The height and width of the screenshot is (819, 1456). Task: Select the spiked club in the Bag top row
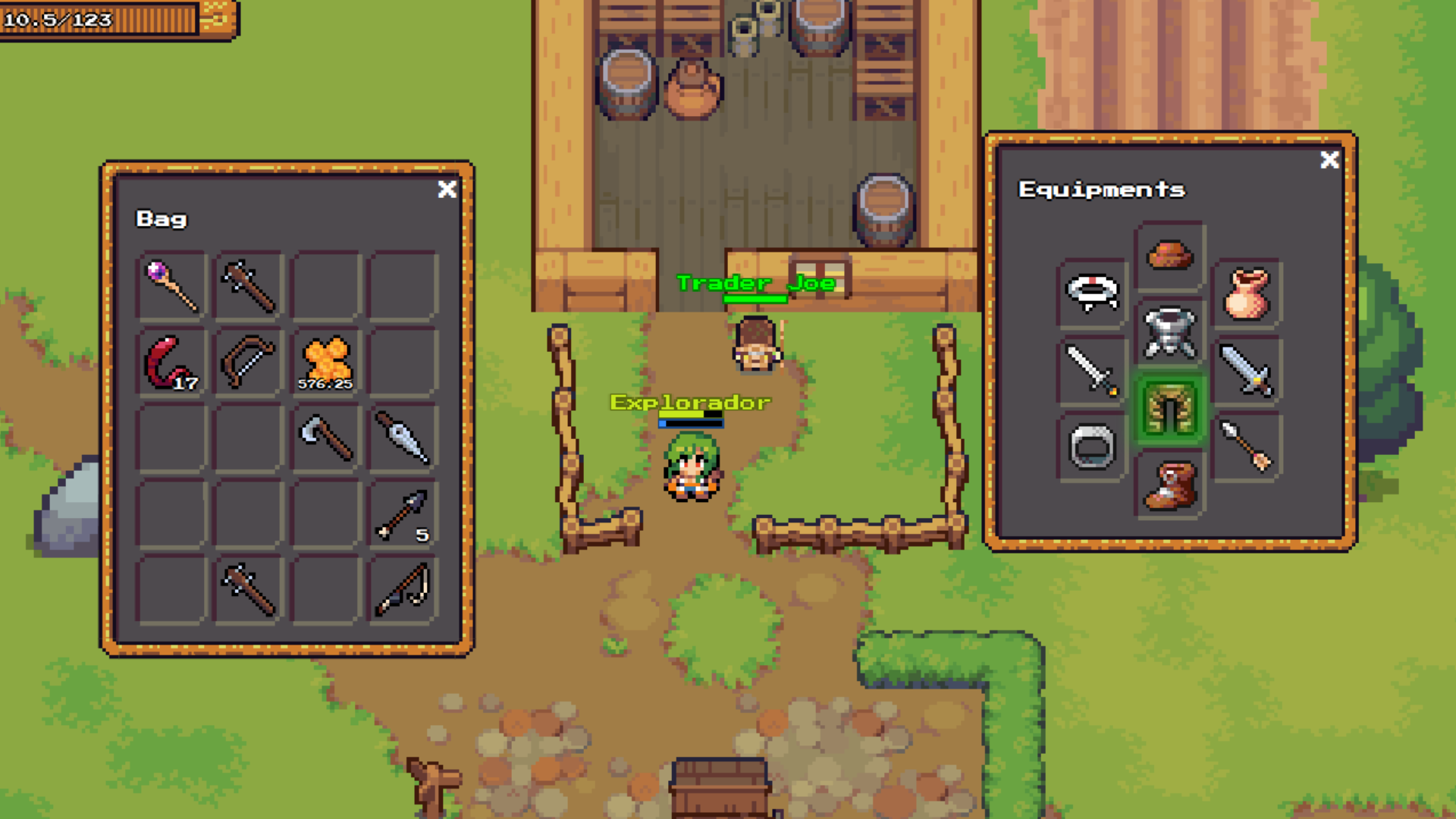click(x=246, y=284)
